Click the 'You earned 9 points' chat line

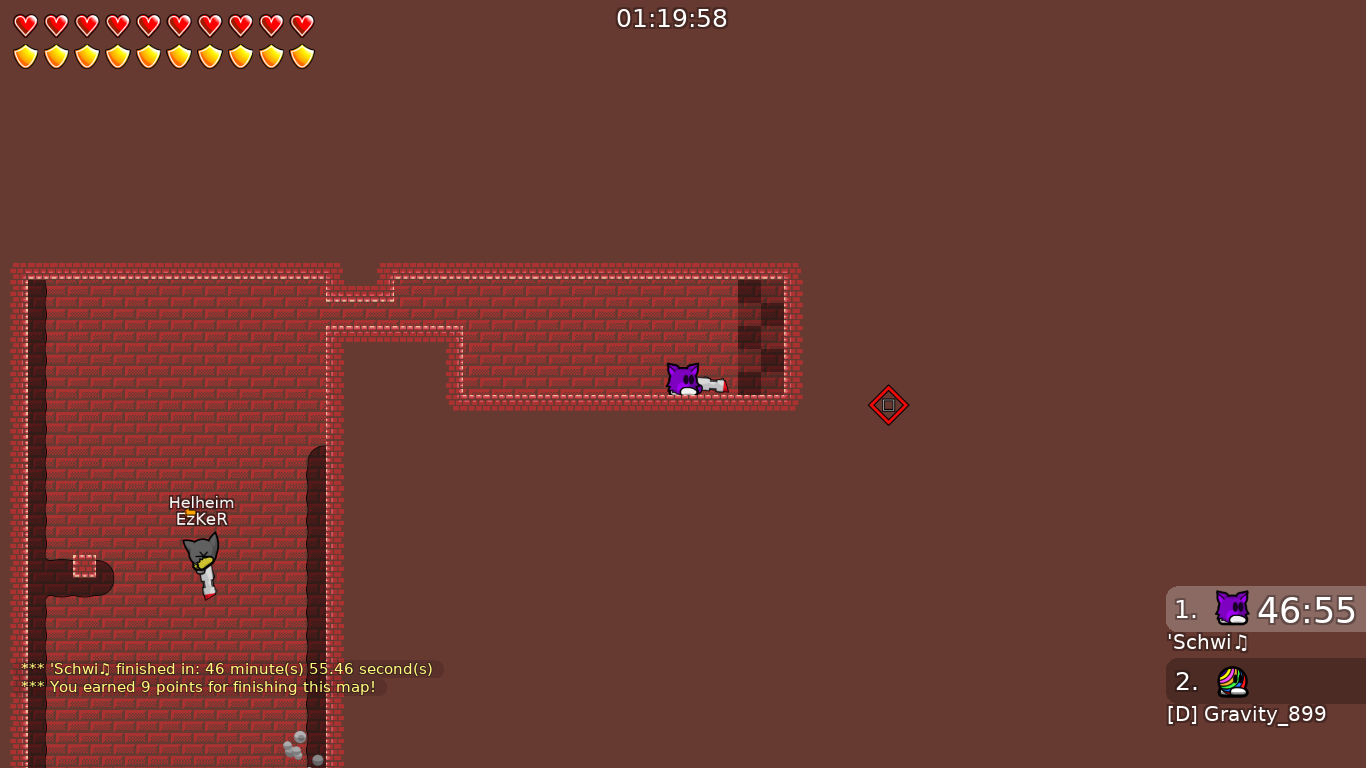coord(198,687)
